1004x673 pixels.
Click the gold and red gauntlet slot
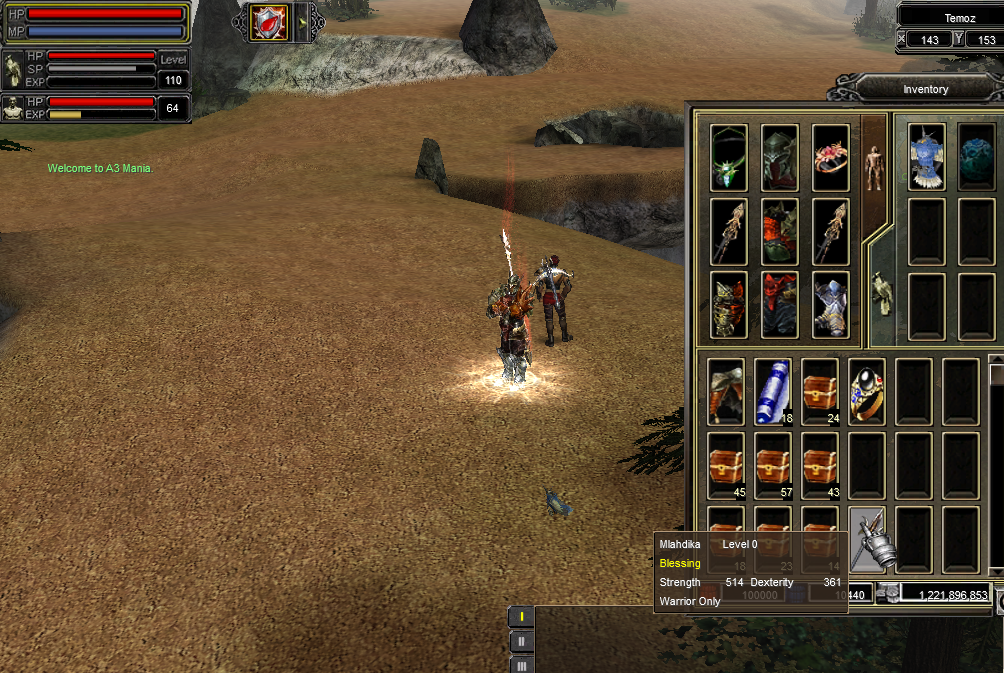click(729, 305)
